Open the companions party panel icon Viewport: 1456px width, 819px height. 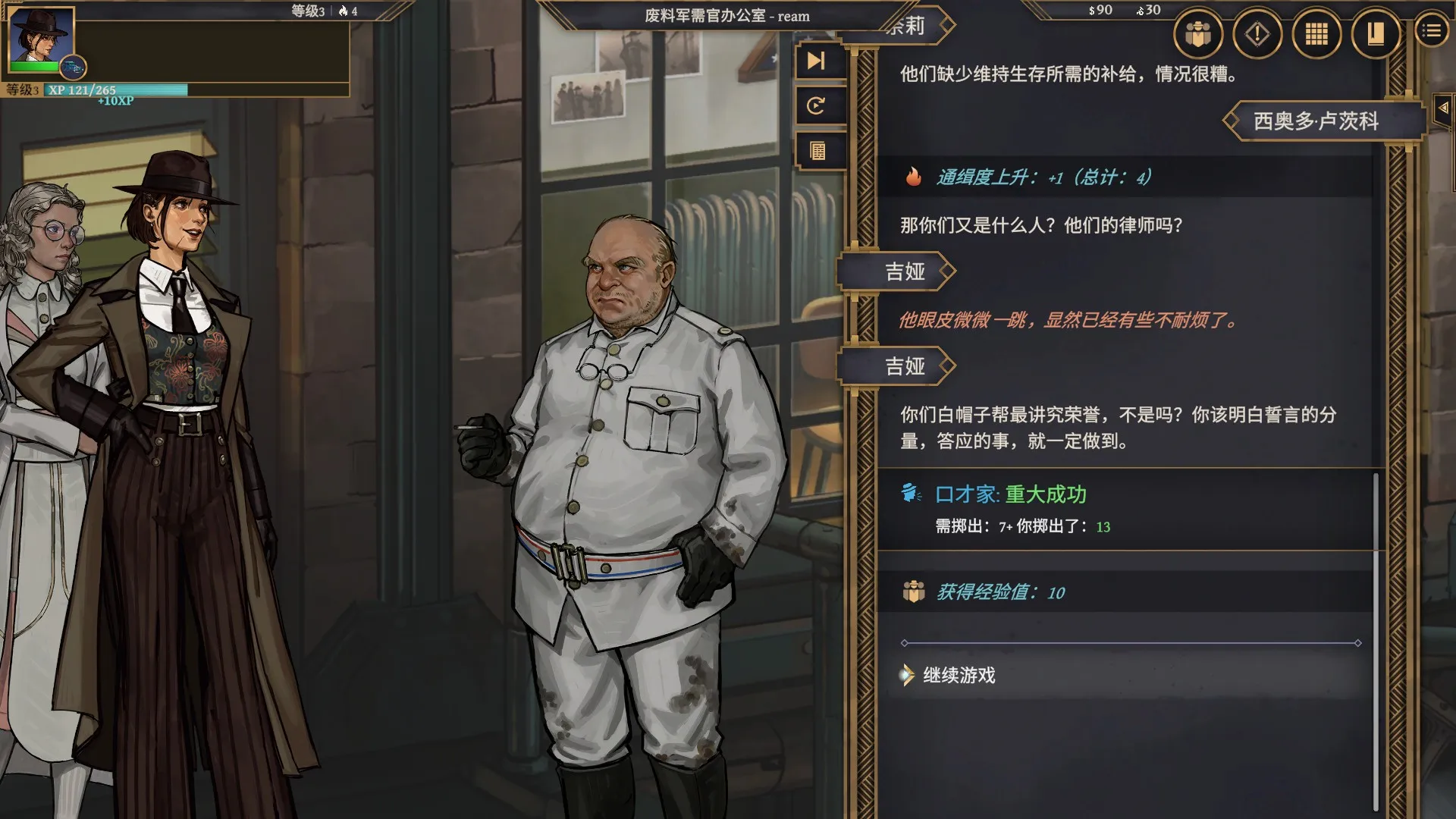1198,33
